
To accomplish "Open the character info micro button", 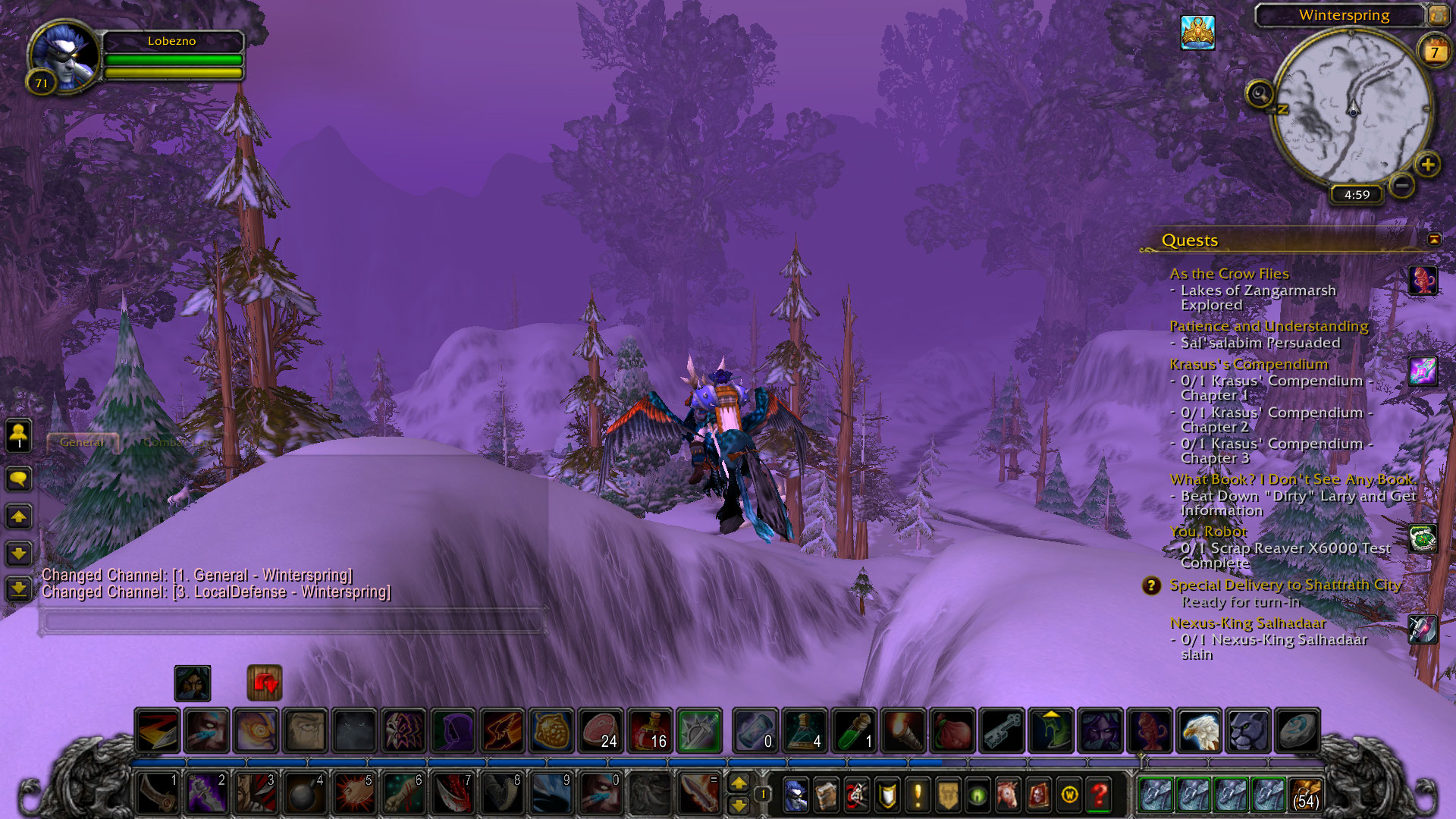I will (x=795, y=795).
